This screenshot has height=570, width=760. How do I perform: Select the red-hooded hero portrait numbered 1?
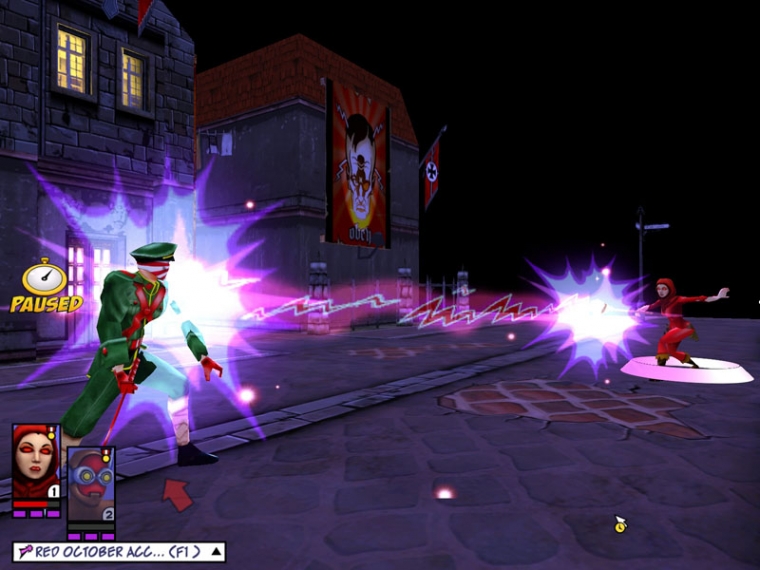pos(36,462)
